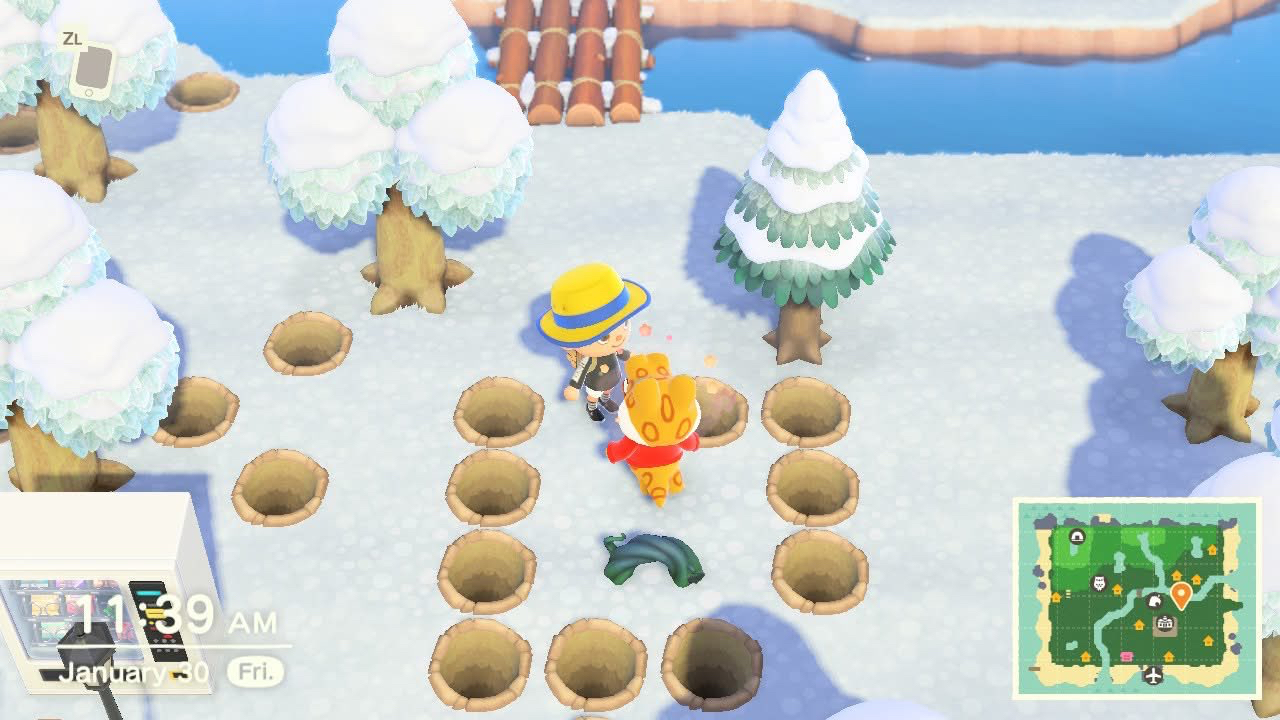Viewport: 1280px width, 720px height.
Task: Select the Nook's Cranny leaf marker
Action: click(x=1153, y=601)
